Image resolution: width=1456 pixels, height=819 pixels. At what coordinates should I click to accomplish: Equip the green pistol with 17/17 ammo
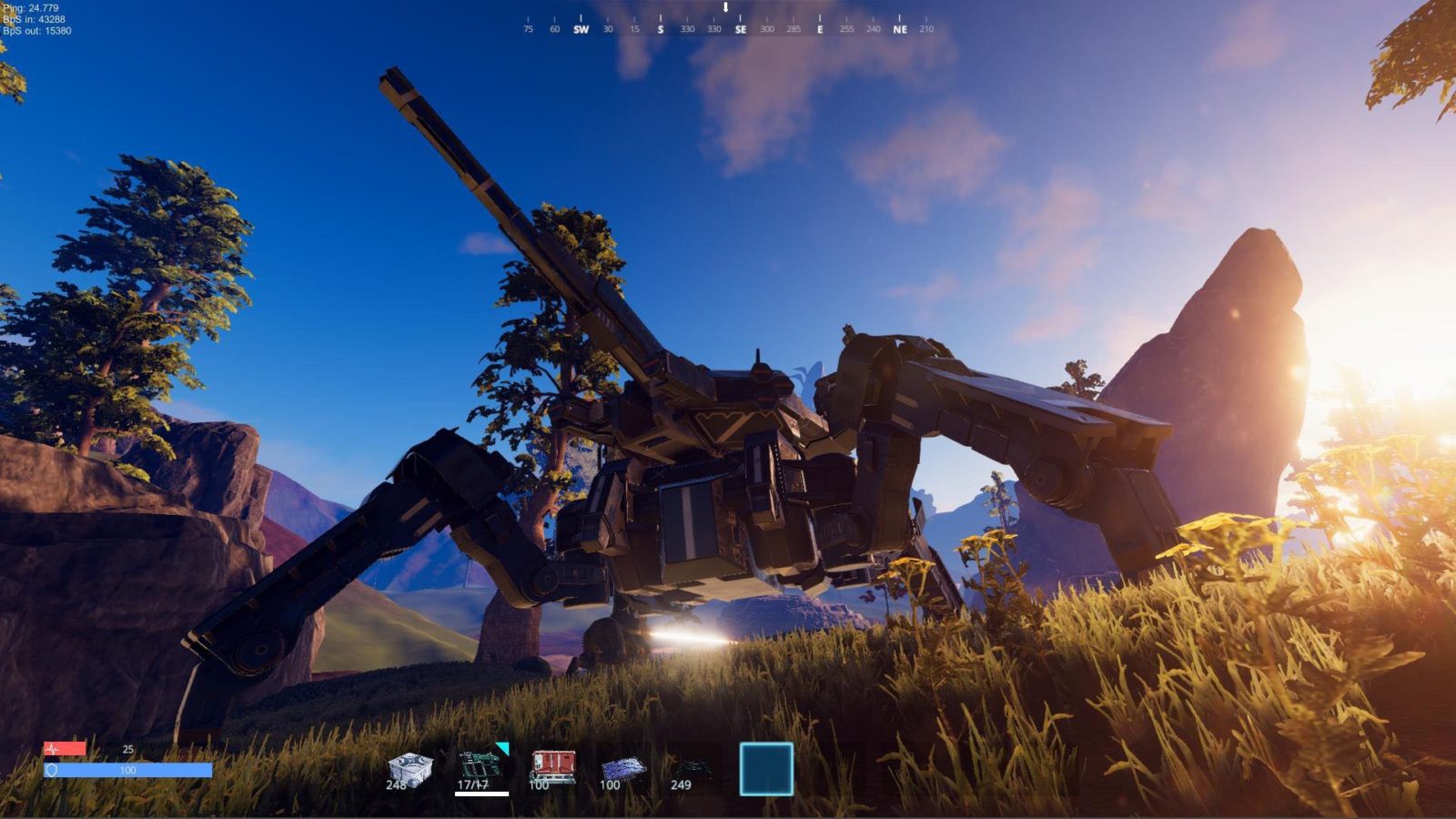click(481, 769)
